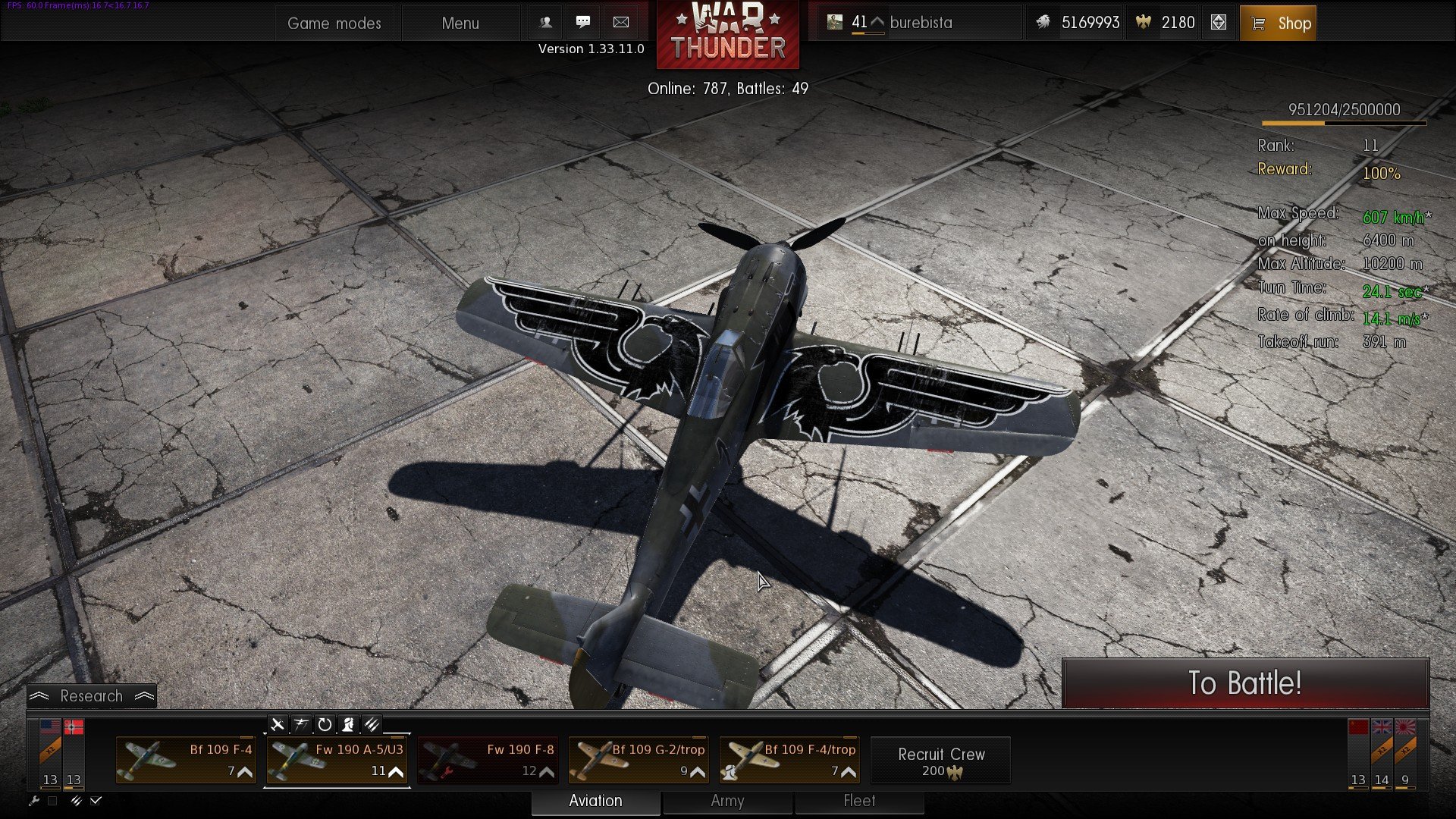Open the Game modes menu
The width and height of the screenshot is (1456, 819).
coord(334,23)
